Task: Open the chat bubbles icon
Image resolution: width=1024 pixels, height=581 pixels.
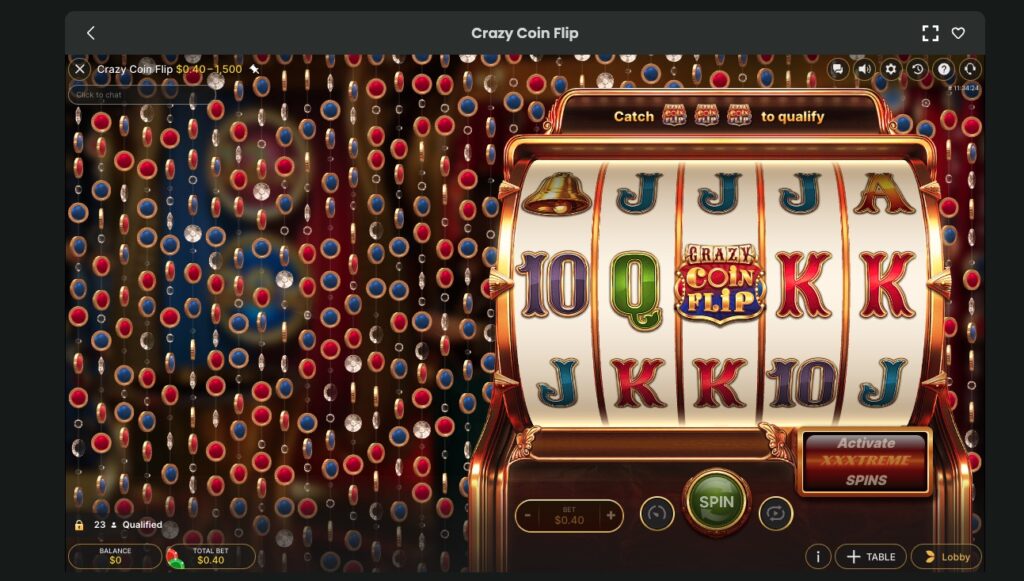Action: coord(838,69)
